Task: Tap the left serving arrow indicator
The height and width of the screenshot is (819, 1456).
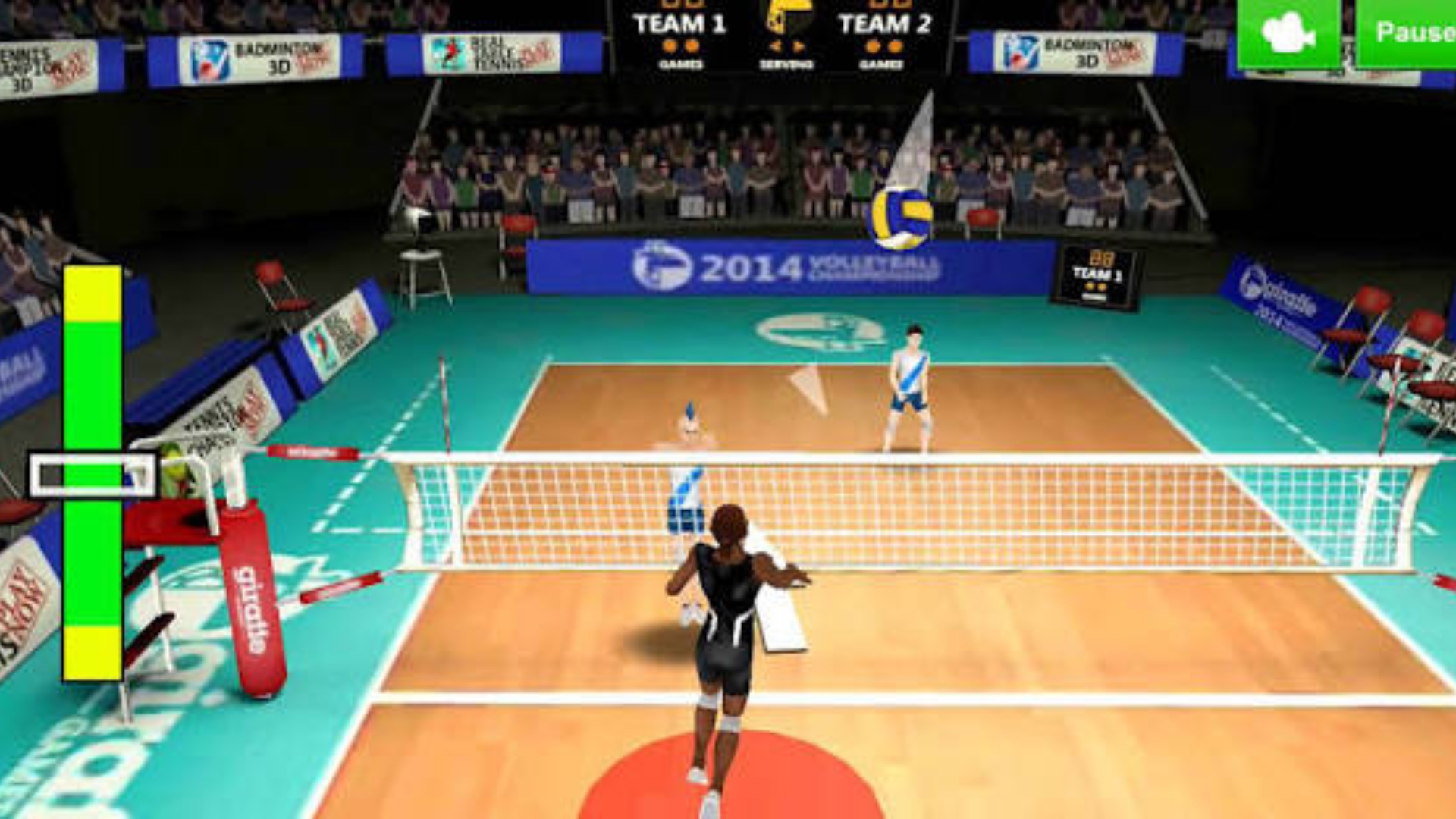Action: click(x=775, y=45)
